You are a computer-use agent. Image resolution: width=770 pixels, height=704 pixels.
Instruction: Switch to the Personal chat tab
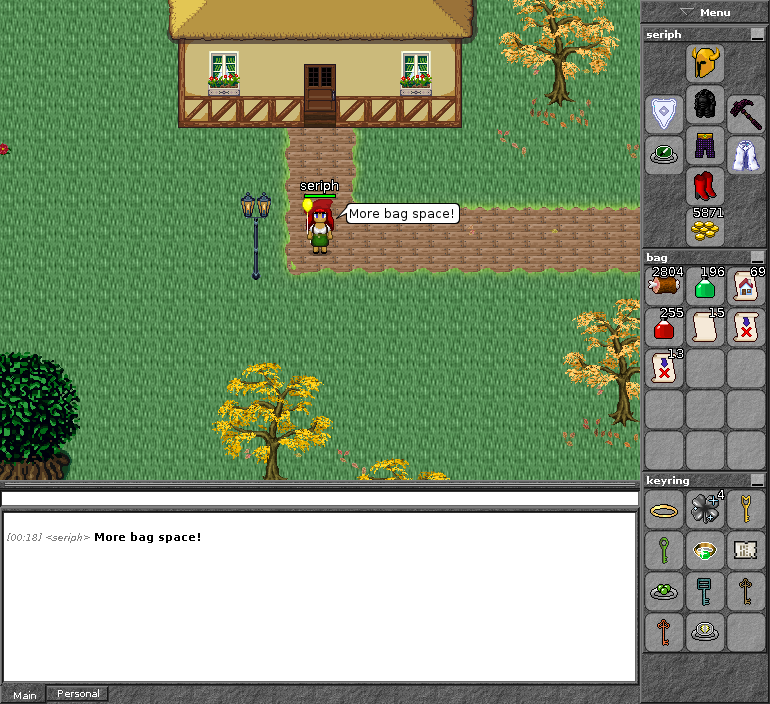pos(78,694)
